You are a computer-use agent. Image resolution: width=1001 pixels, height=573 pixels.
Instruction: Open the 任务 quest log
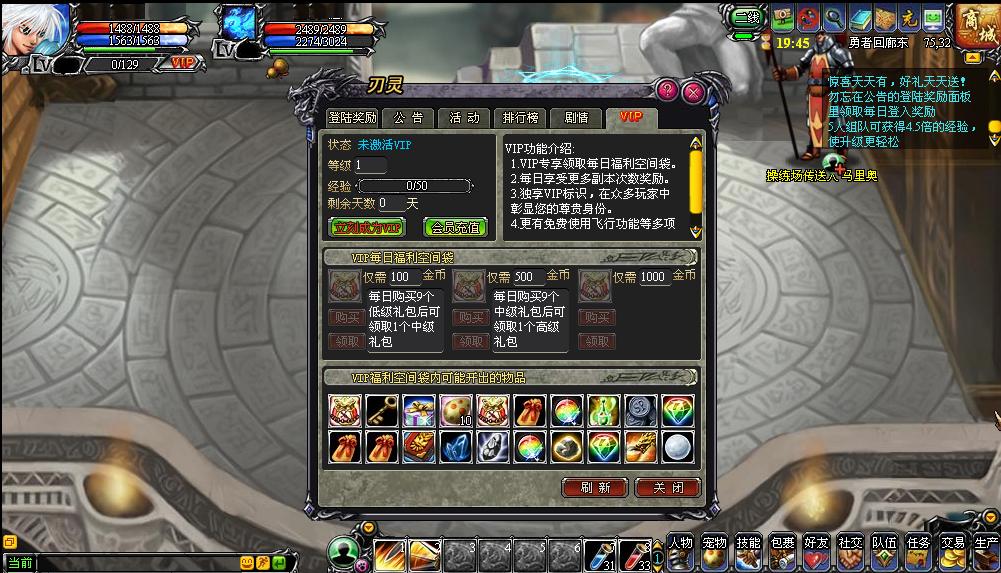point(918,549)
